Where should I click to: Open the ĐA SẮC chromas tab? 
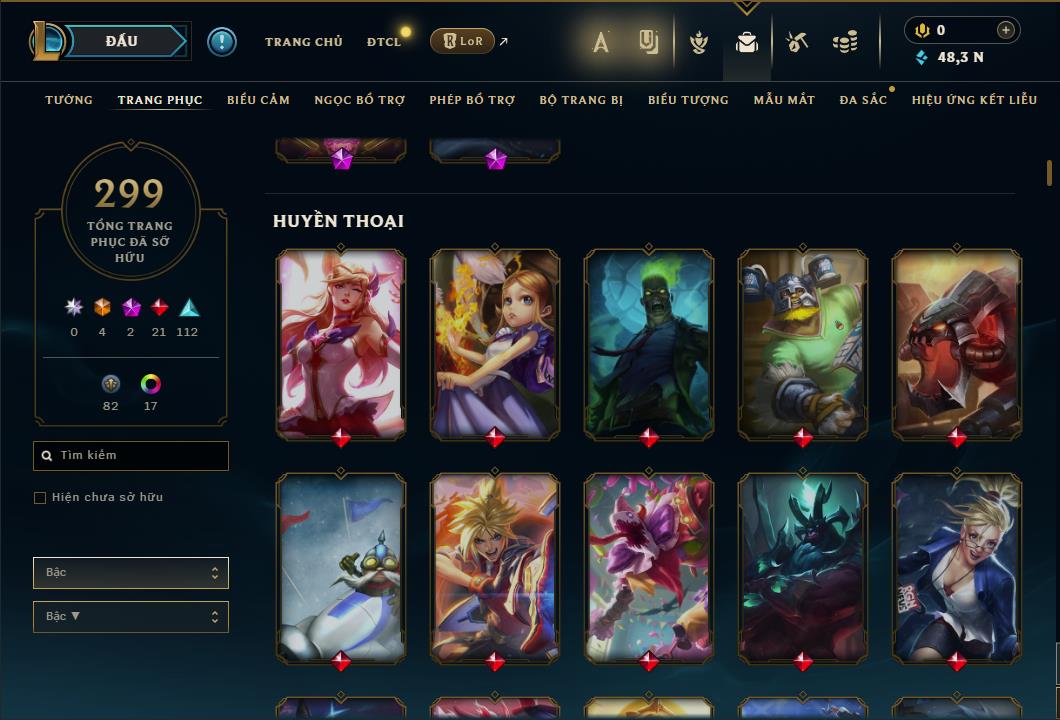863,100
